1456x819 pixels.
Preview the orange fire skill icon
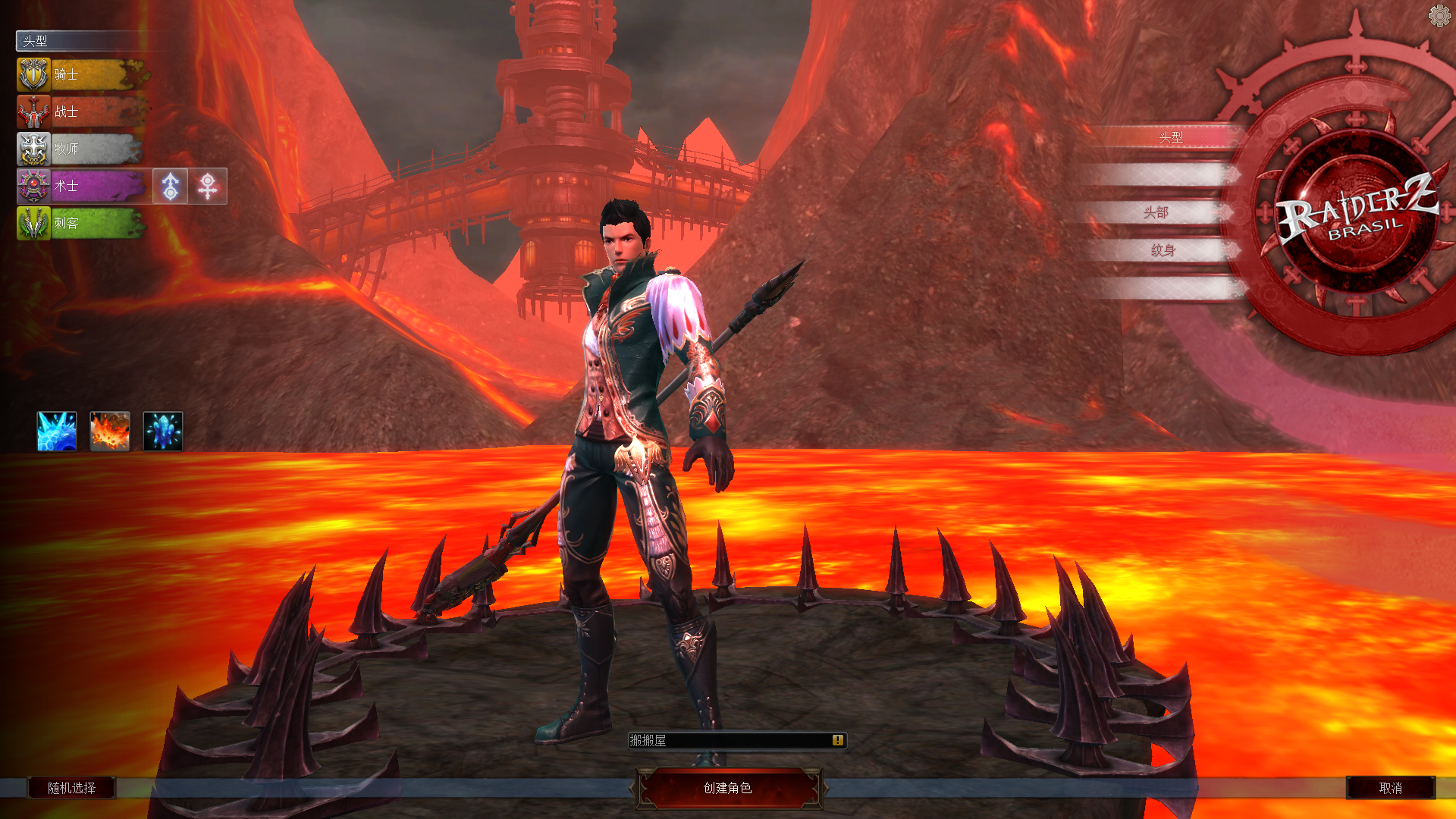tap(110, 431)
